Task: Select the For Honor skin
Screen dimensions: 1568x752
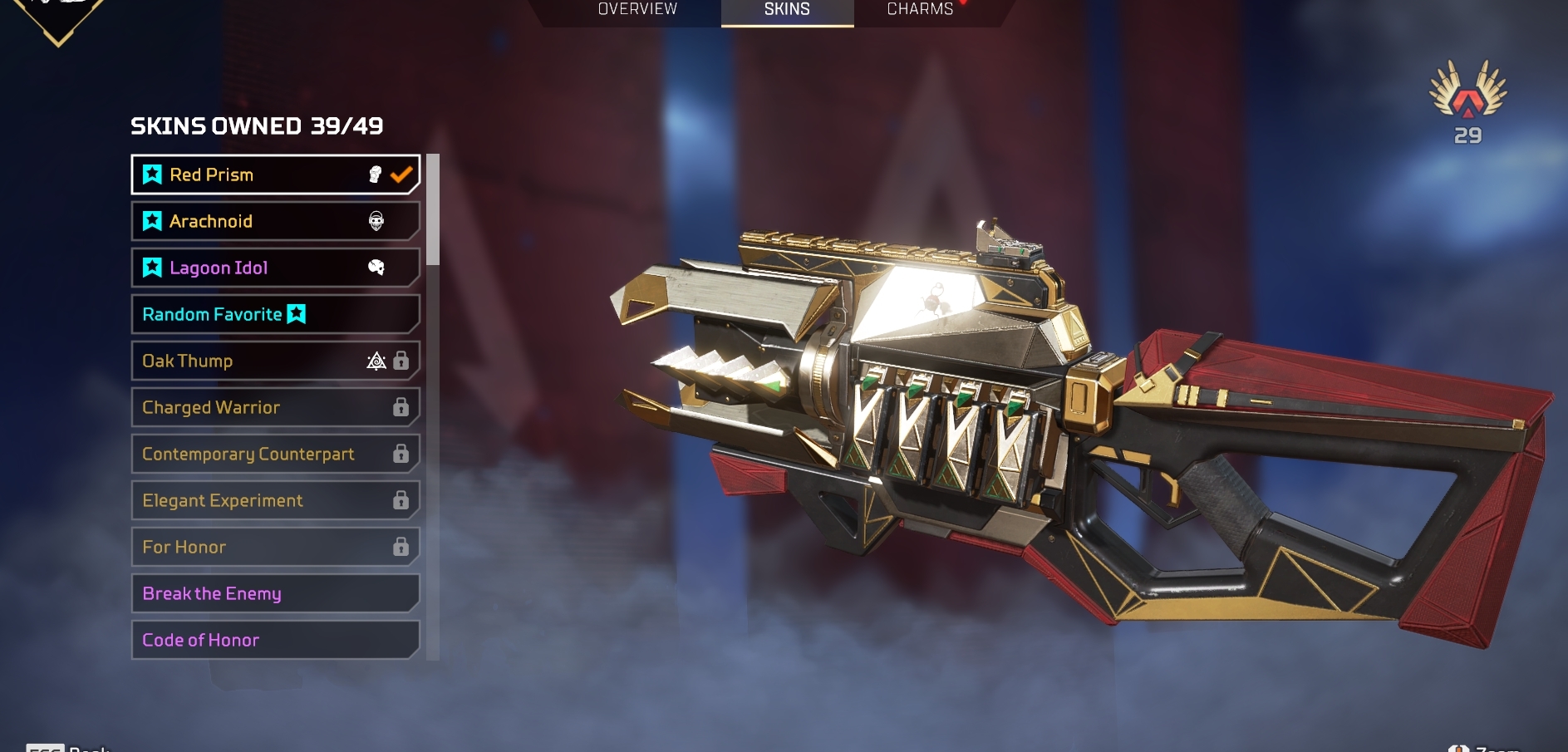Action: click(x=274, y=547)
